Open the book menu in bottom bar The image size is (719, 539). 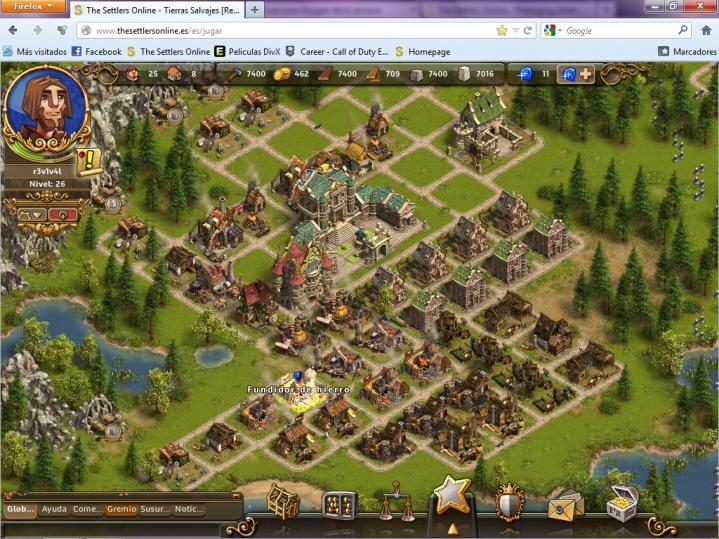click(x=340, y=505)
